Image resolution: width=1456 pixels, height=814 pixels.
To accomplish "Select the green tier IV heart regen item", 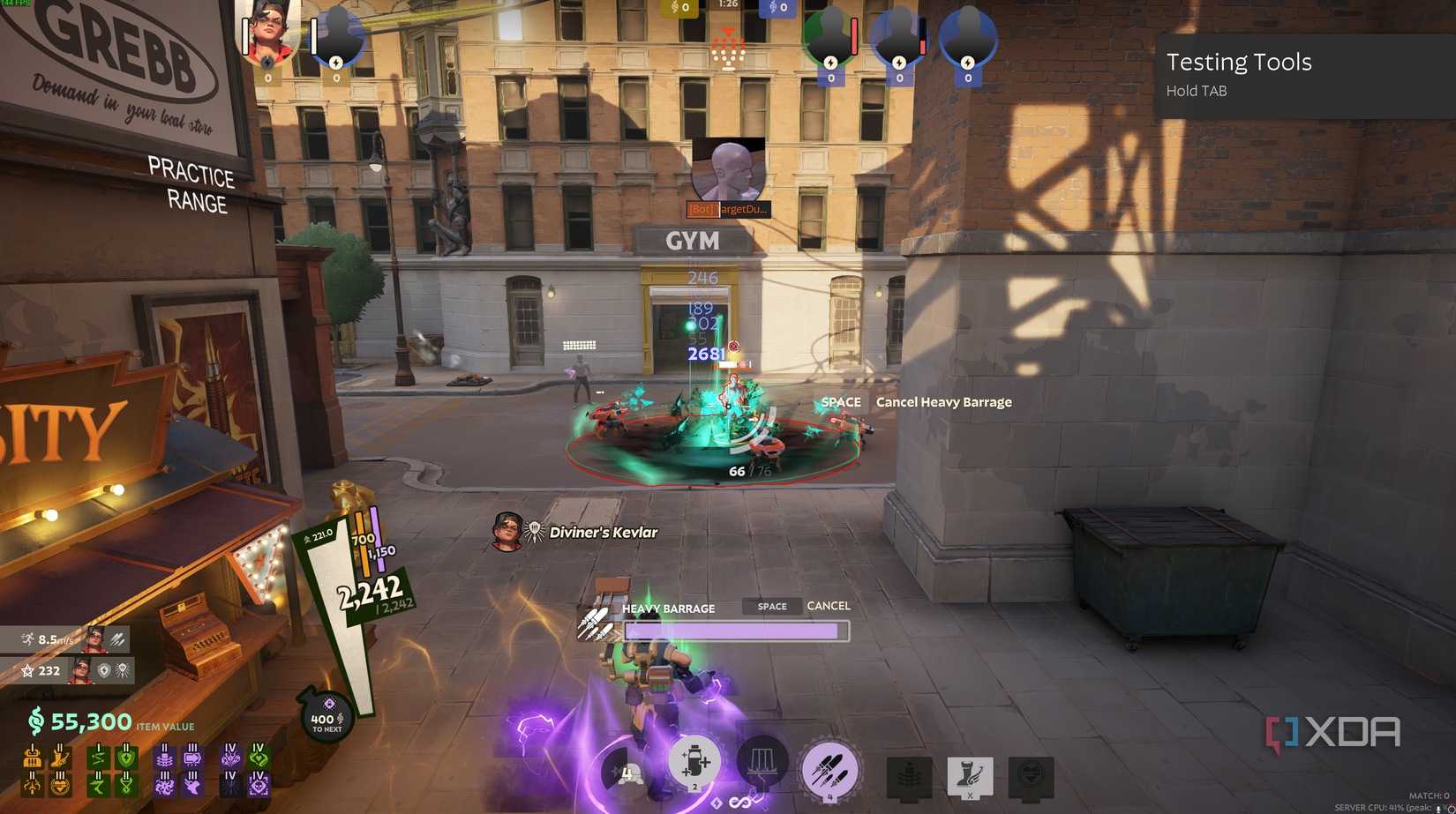I will point(259,758).
